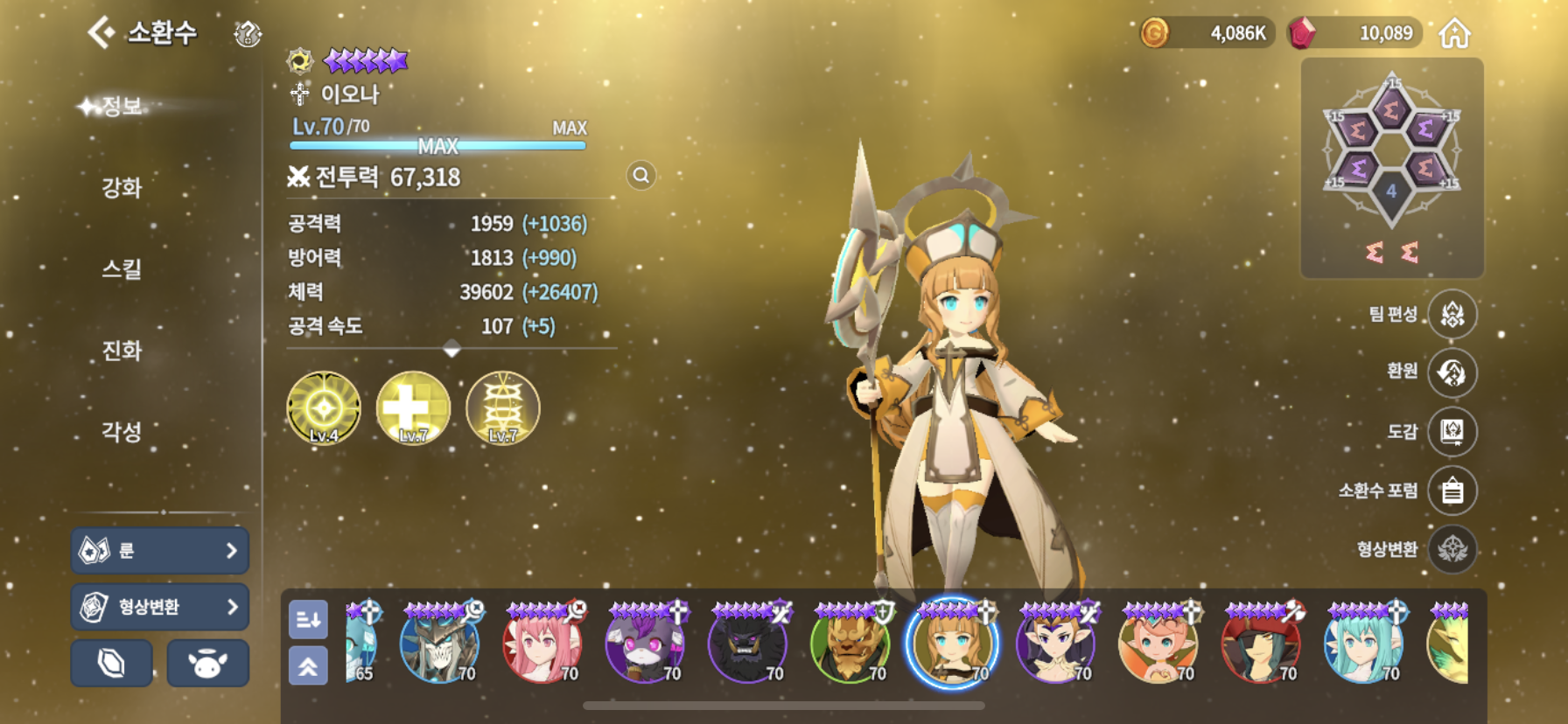Open the question mark help icon
The width and height of the screenshot is (1568, 724).
pyautogui.click(x=248, y=34)
